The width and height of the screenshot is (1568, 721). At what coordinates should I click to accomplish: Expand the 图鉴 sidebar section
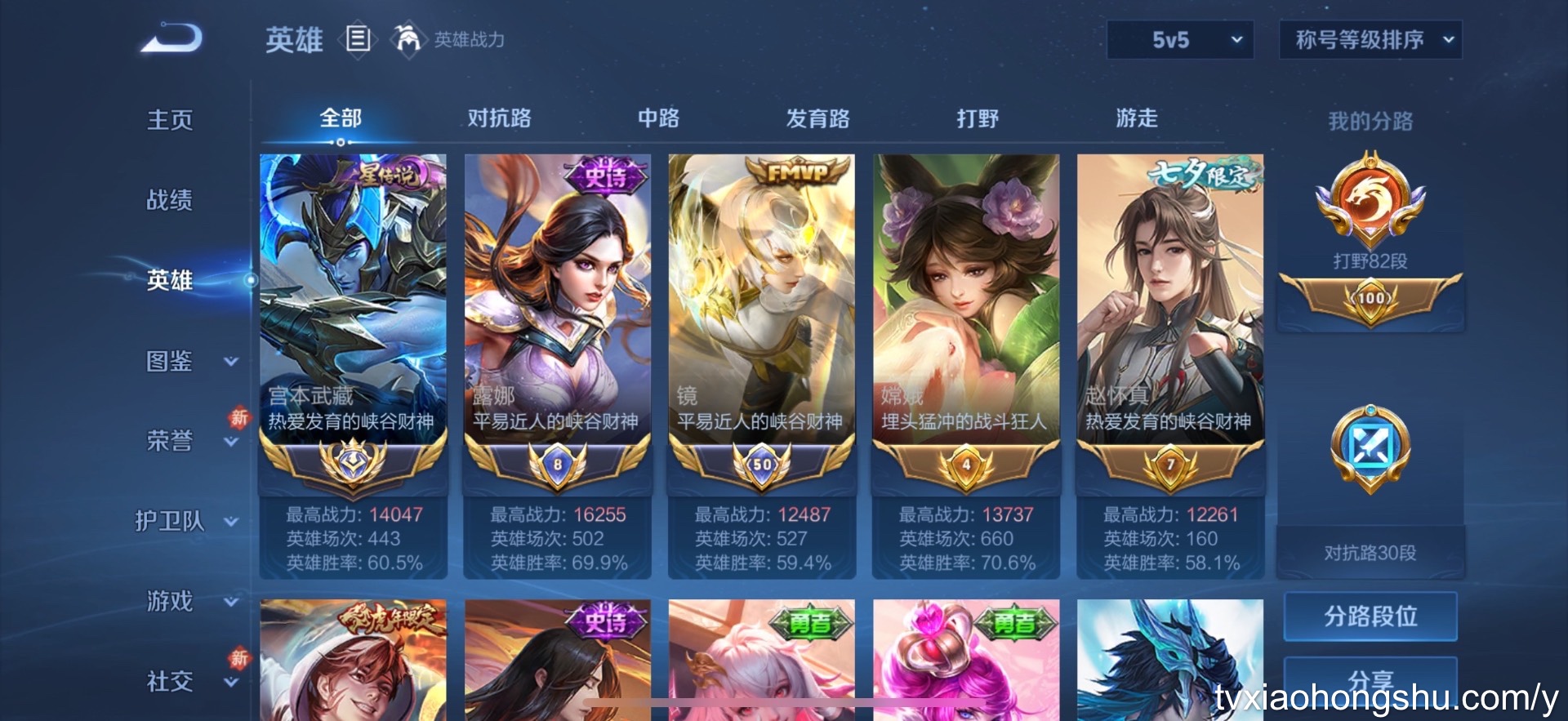[169, 362]
